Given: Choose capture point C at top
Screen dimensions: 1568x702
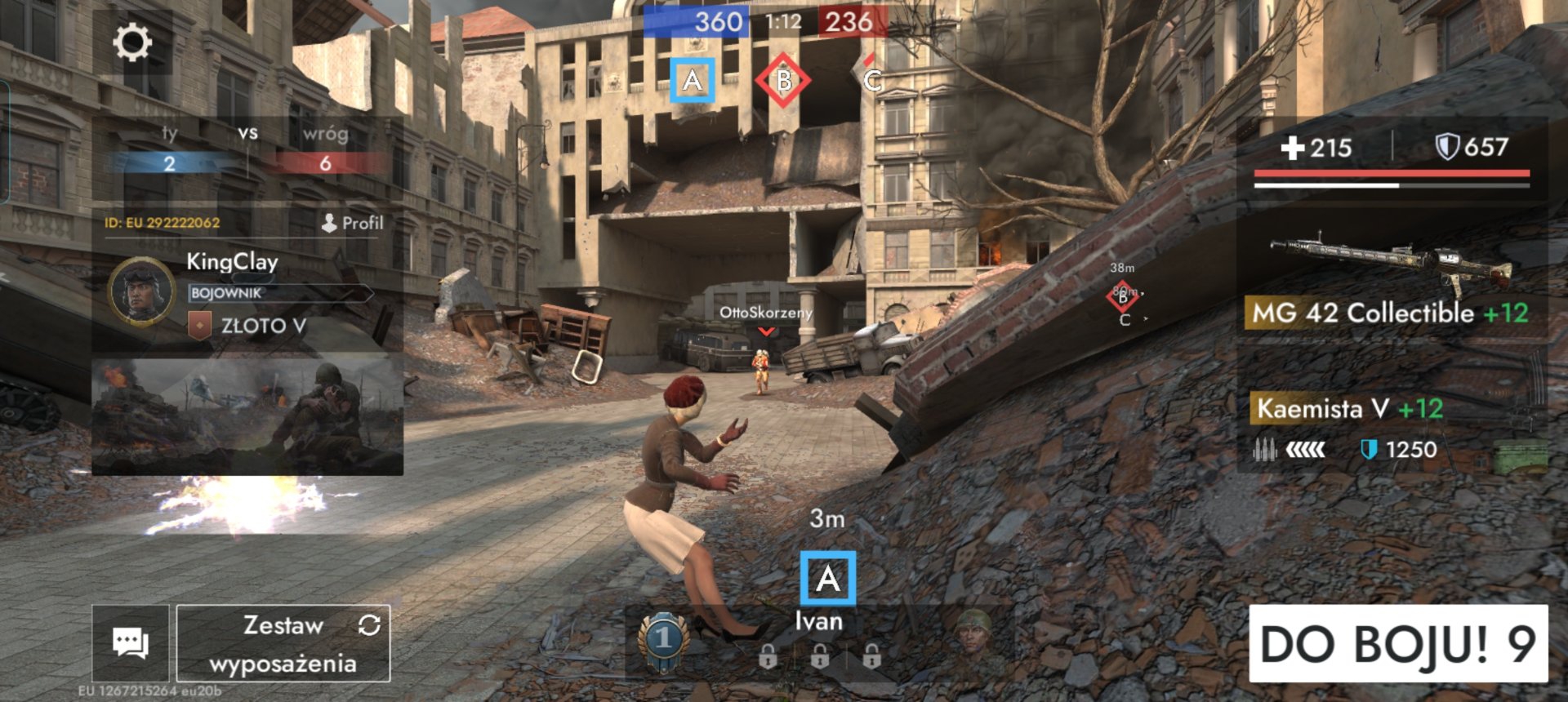Looking at the screenshot, I should tap(872, 80).
